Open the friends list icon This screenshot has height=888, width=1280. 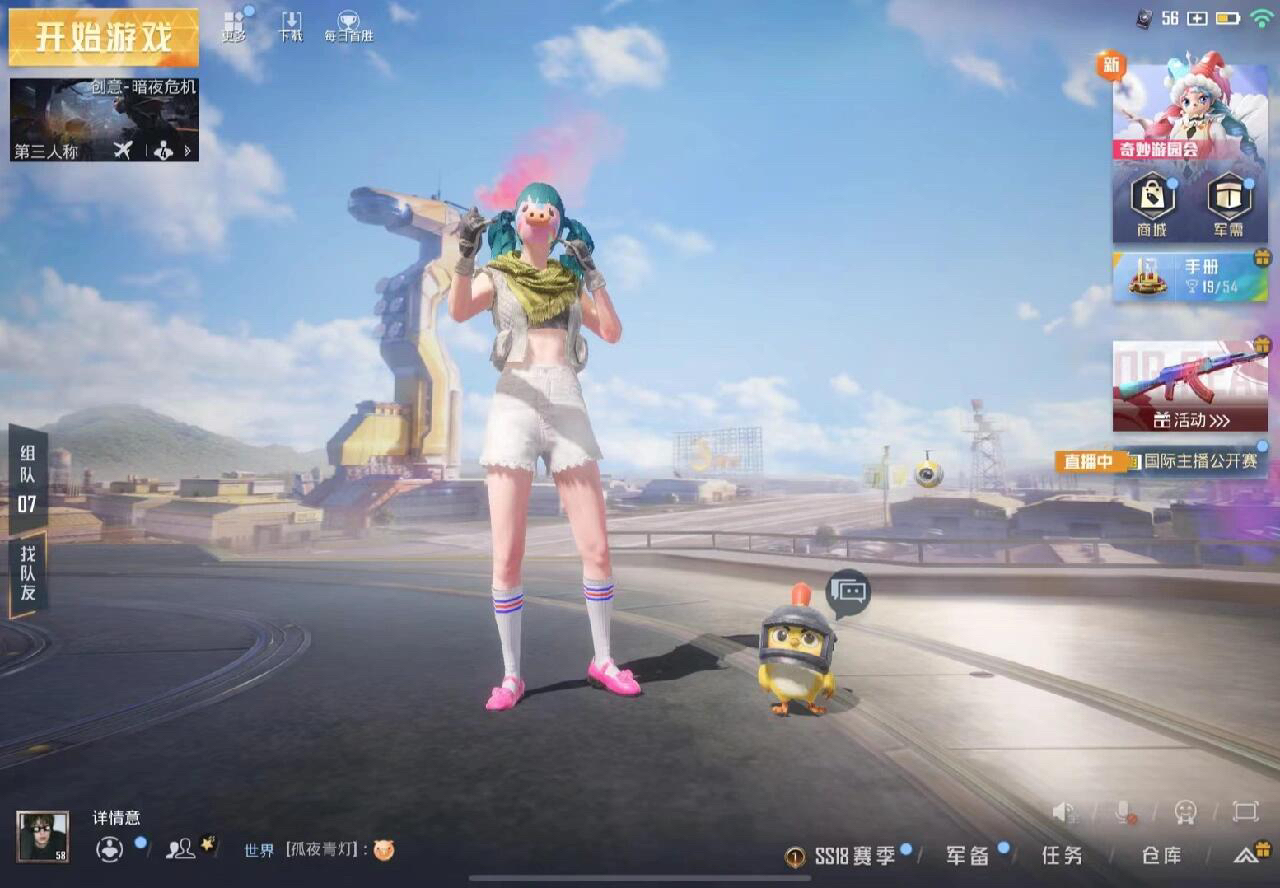pyautogui.click(x=181, y=849)
